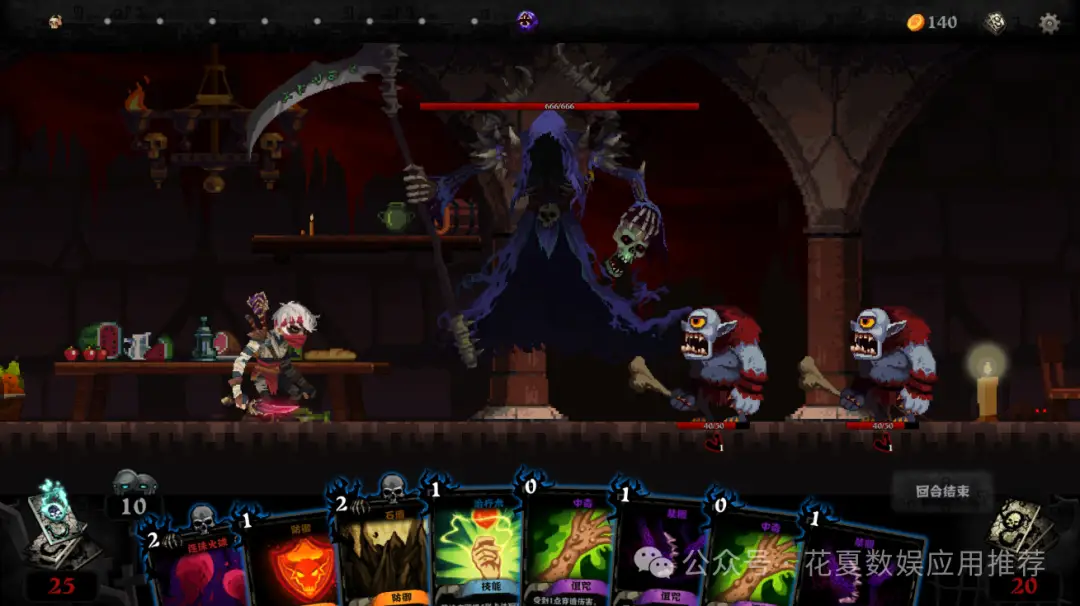Open the settings gear
Viewport: 1080px width, 606px height.
click(x=1048, y=23)
